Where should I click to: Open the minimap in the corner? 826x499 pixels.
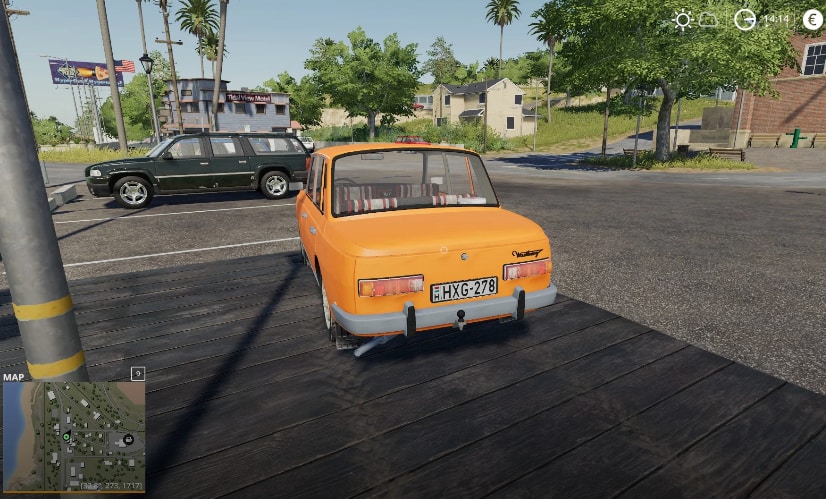74,435
